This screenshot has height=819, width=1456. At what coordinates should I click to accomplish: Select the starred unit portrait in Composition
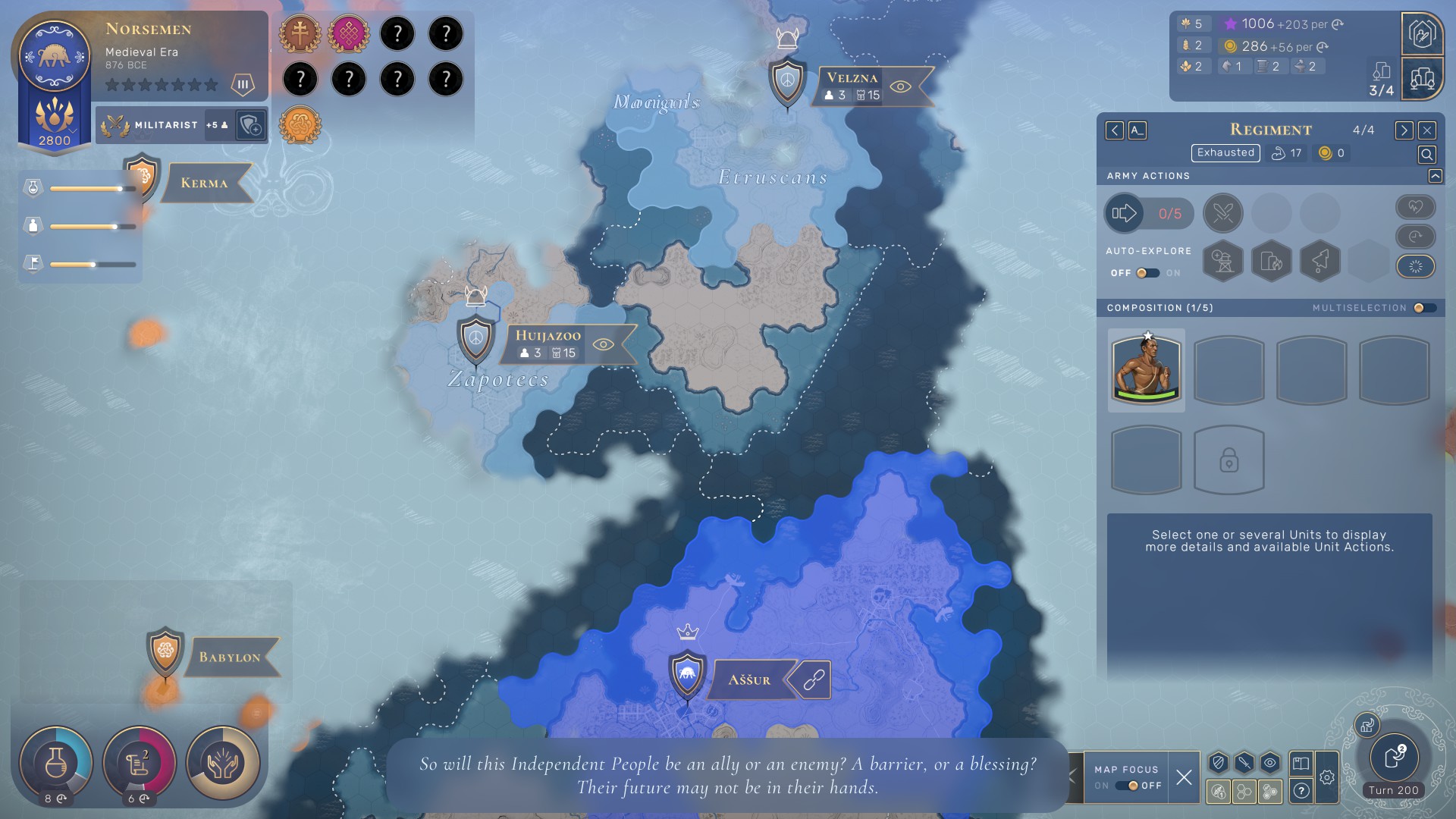tap(1146, 370)
